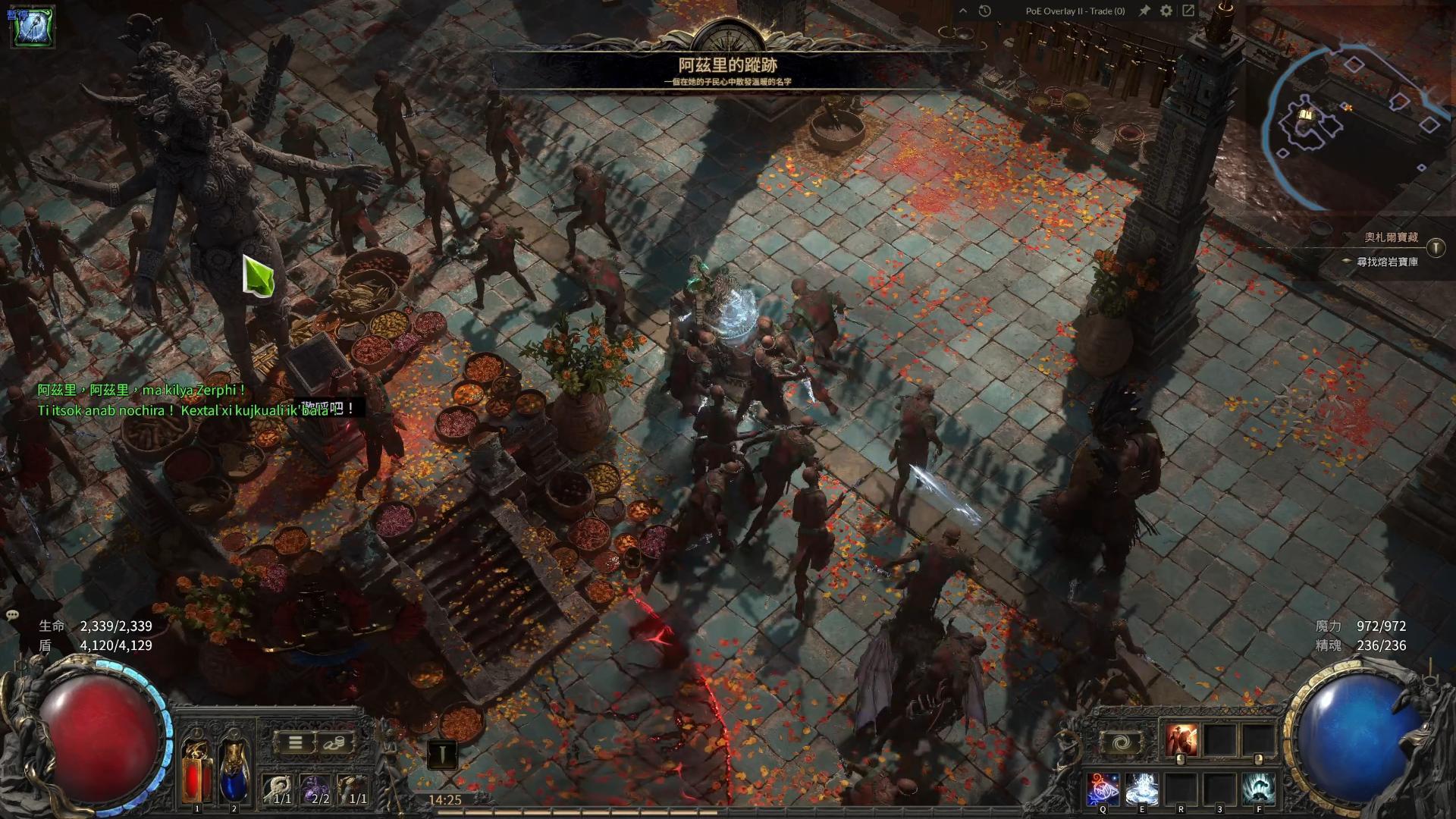Use the red life flask
This screenshot has height=819, width=1456.
click(x=196, y=771)
